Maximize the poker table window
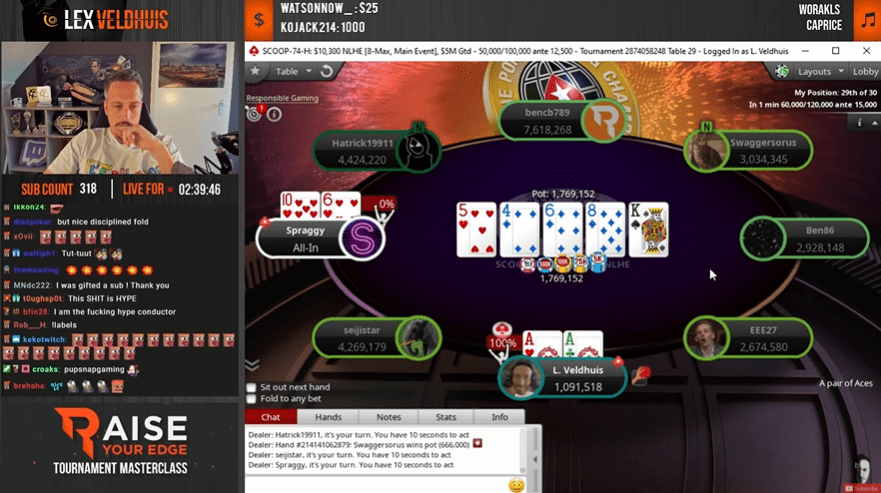Screen dimensions: 881x493 click(x=836, y=50)
